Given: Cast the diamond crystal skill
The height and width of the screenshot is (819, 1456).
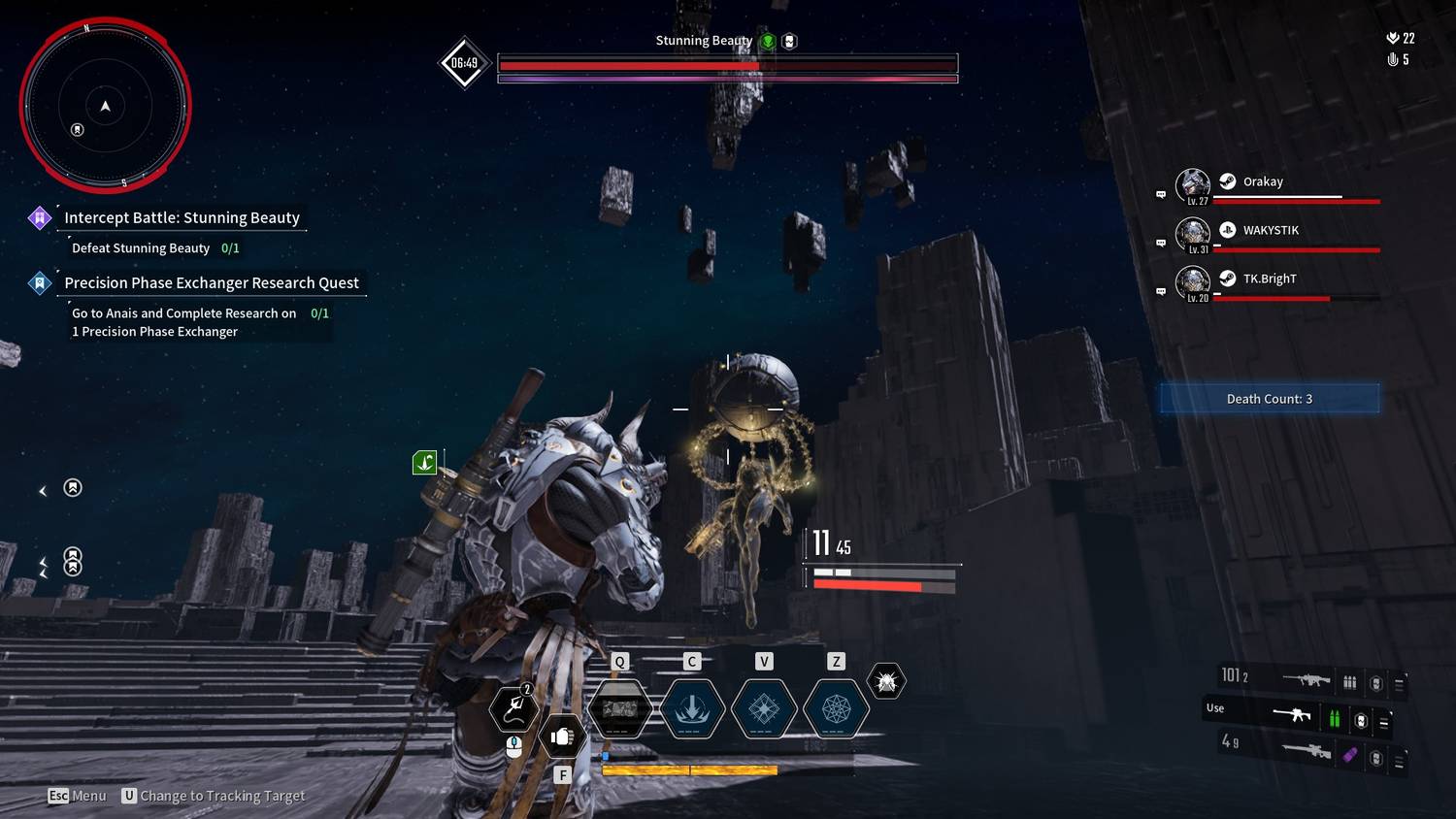Looking at the screenshot, I should click(x=764, y=709).
